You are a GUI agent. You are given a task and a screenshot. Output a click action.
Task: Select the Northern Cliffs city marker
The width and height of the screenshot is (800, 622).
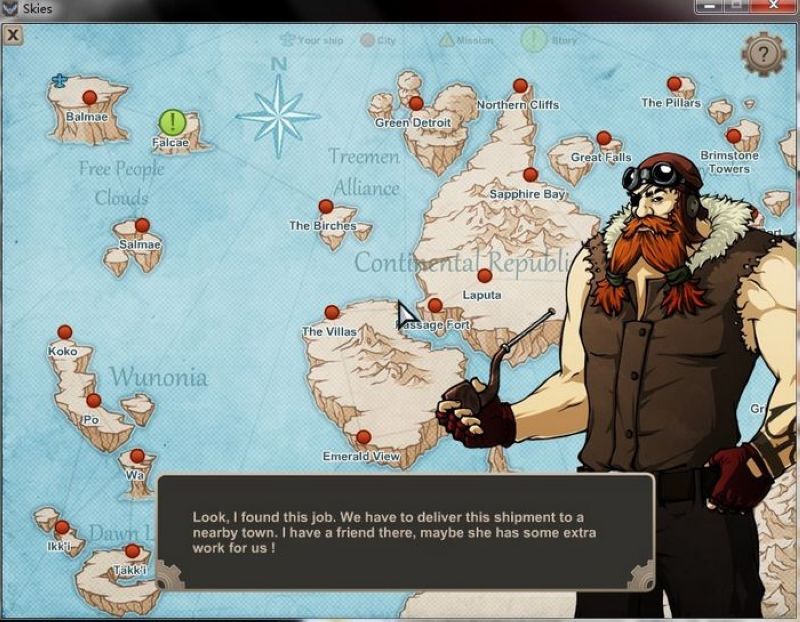[520, 86]
